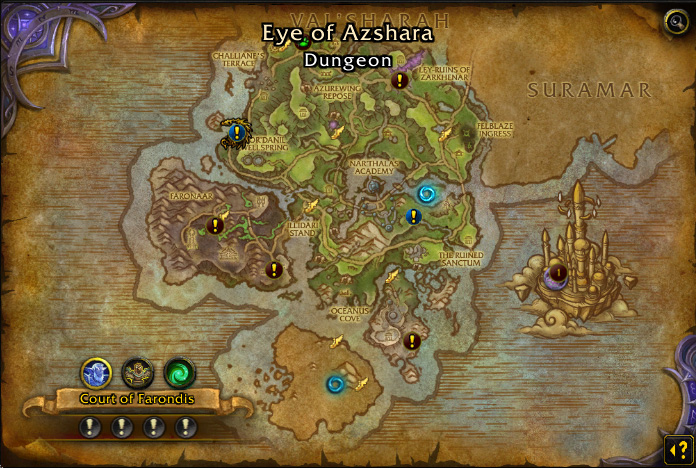The image size is (696, 468).
Task: Click the magnifying glass button on the map
Action: (x=676, y=20)
